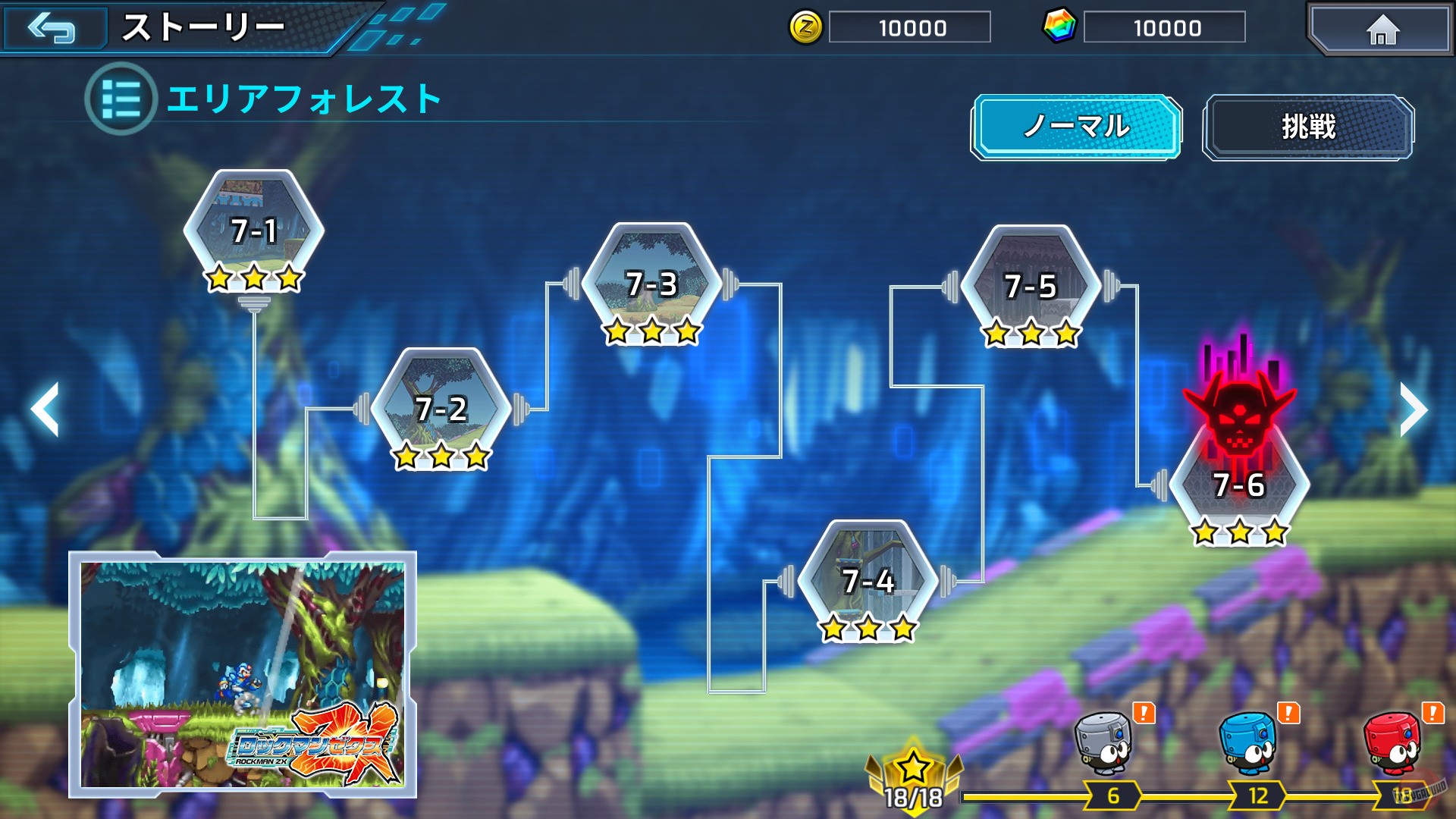Tap the back arrow beside ストーリー
Viewport: 1456px width, 819px height.
pos(52,28)
